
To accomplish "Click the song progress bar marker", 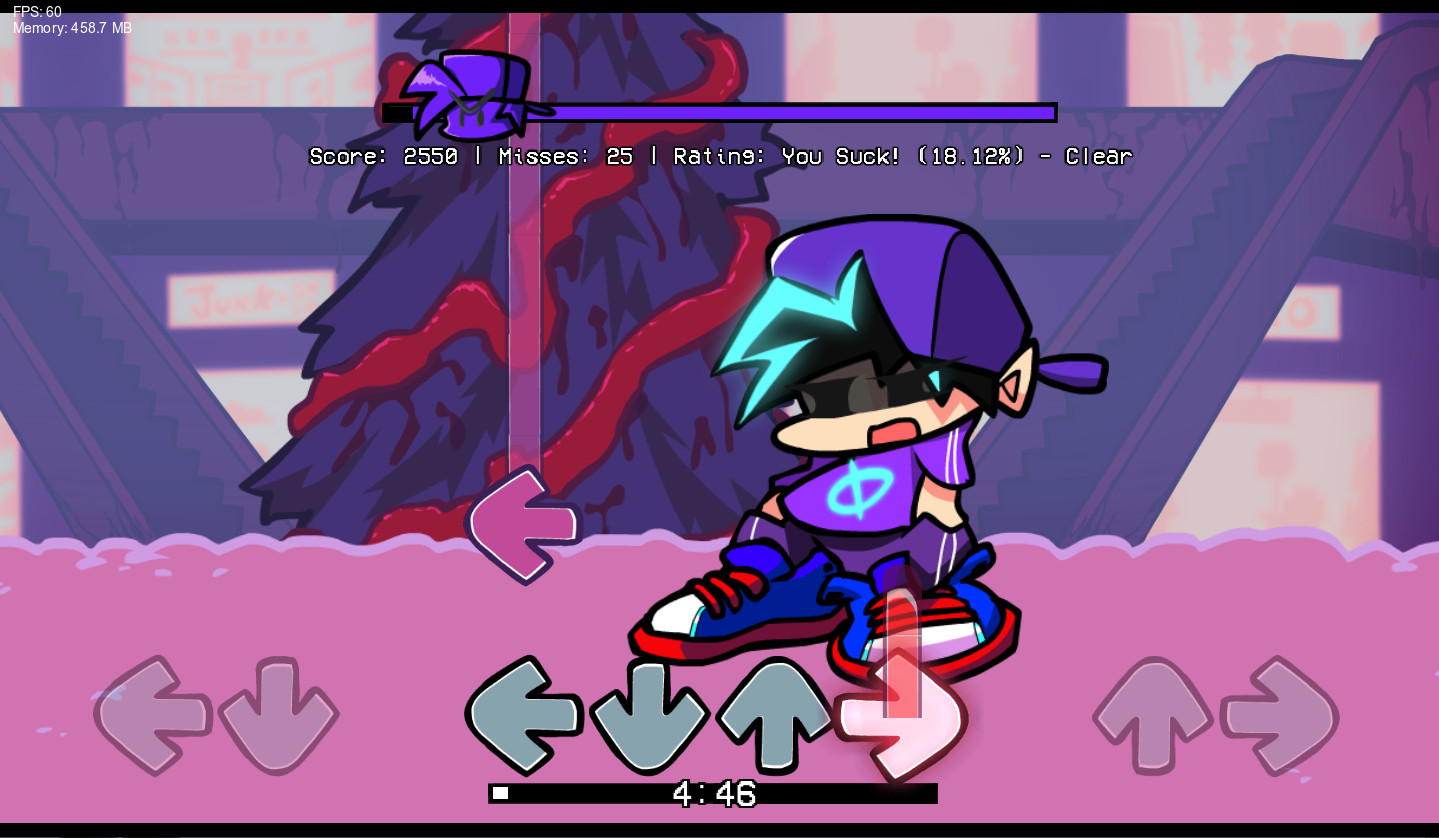I will point(500,793).
